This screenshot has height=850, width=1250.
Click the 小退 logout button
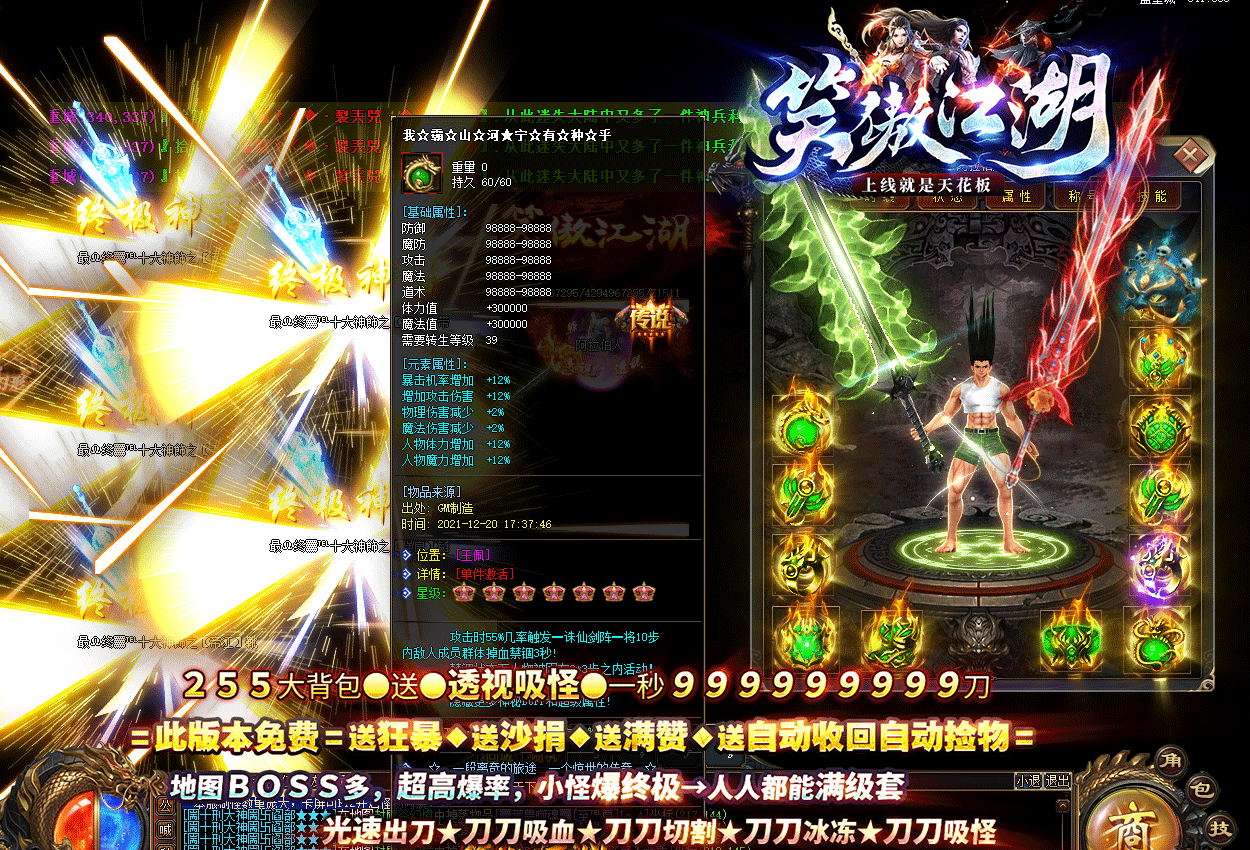1028,781
